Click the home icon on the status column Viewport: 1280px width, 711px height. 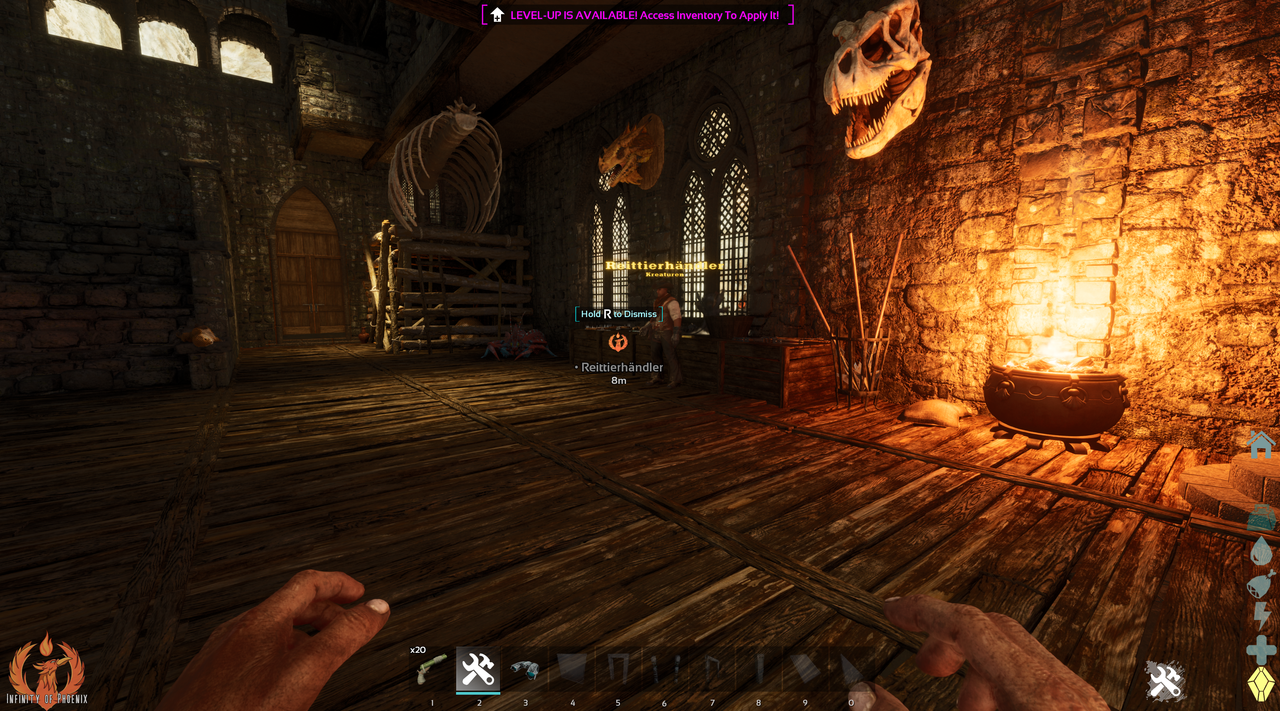click(x=1261, y=444)
